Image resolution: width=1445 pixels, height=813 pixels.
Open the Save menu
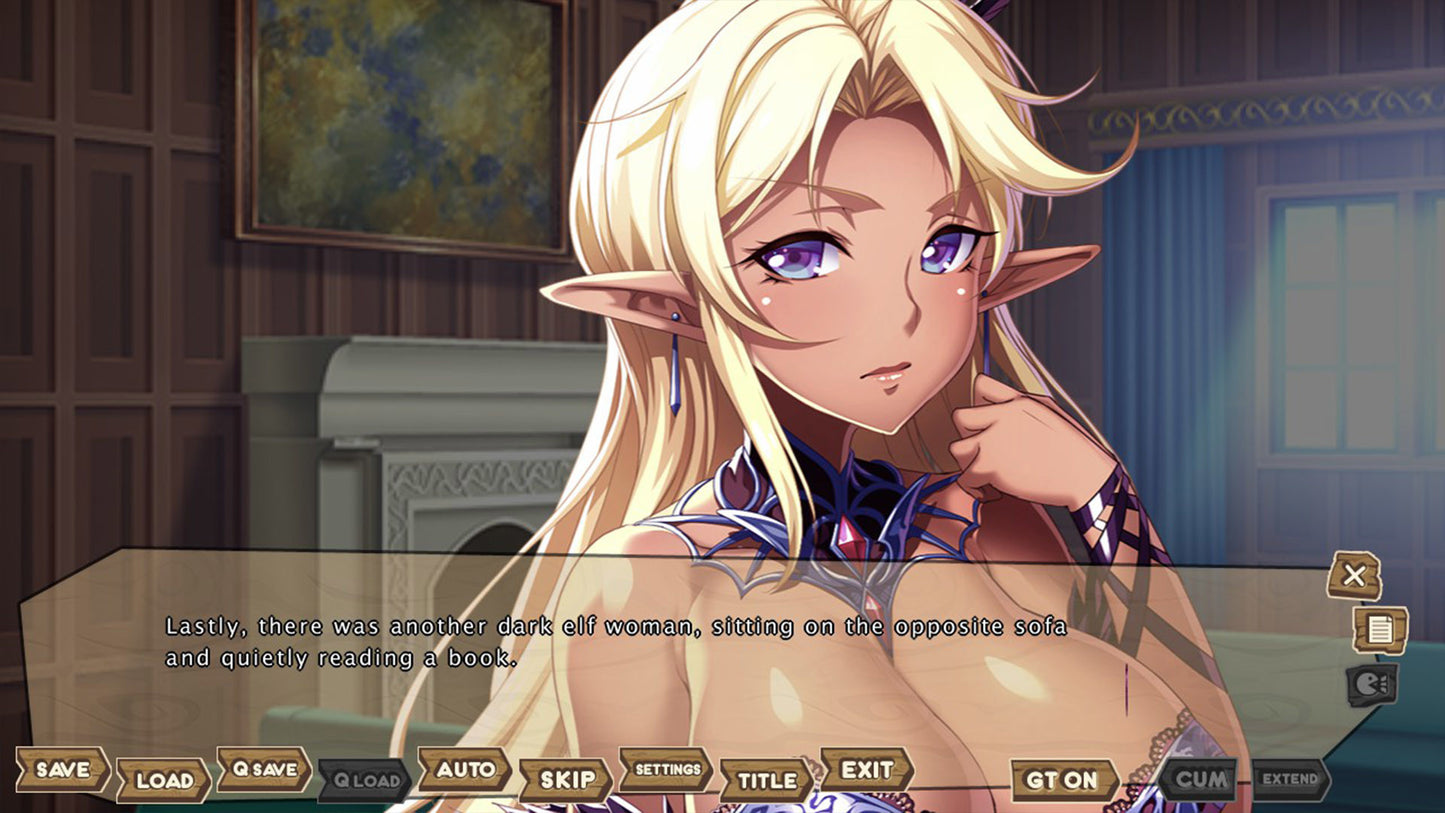[62, 770]
